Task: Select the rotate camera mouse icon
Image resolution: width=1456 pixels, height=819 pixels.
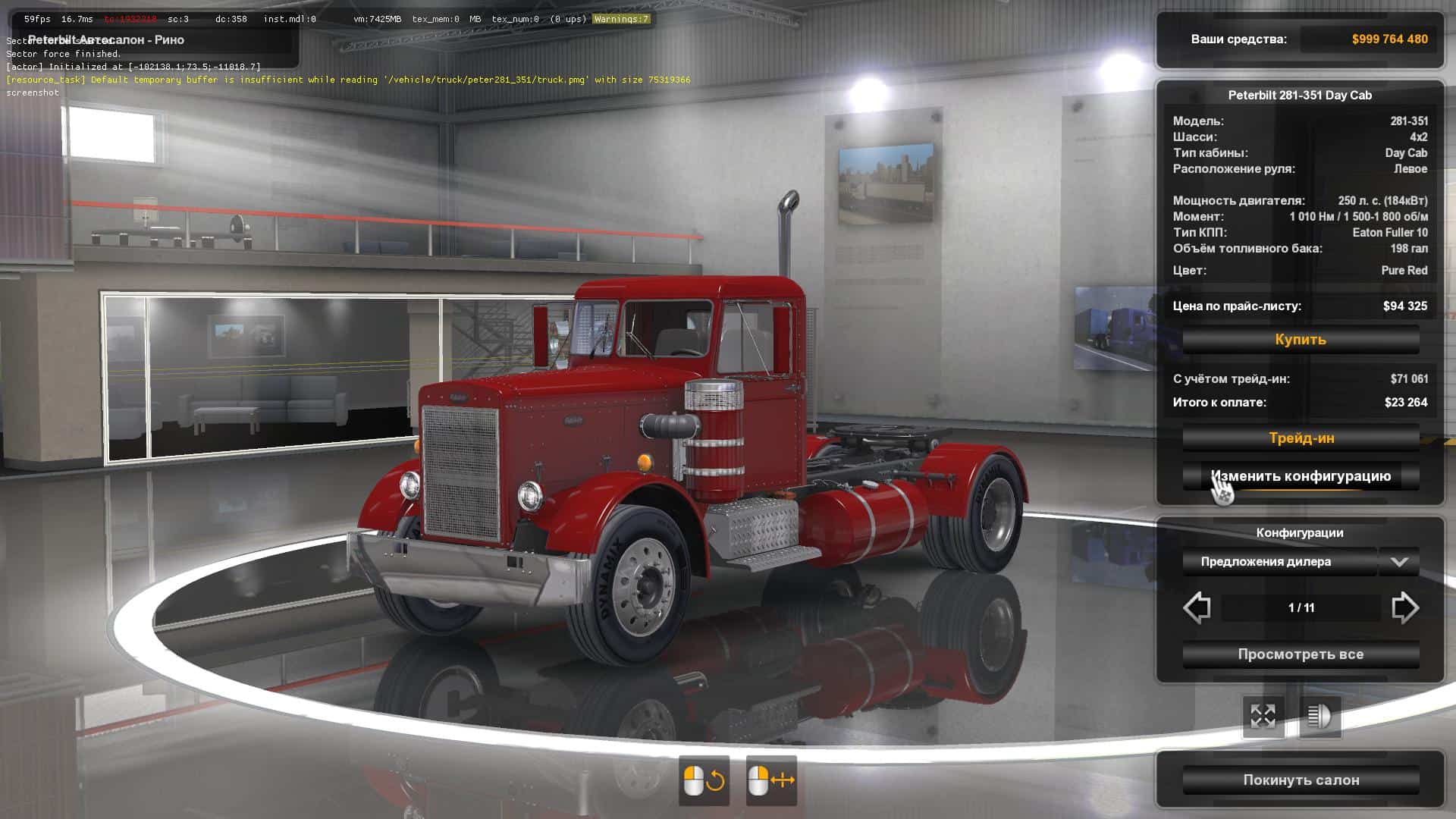Action: 704,780
